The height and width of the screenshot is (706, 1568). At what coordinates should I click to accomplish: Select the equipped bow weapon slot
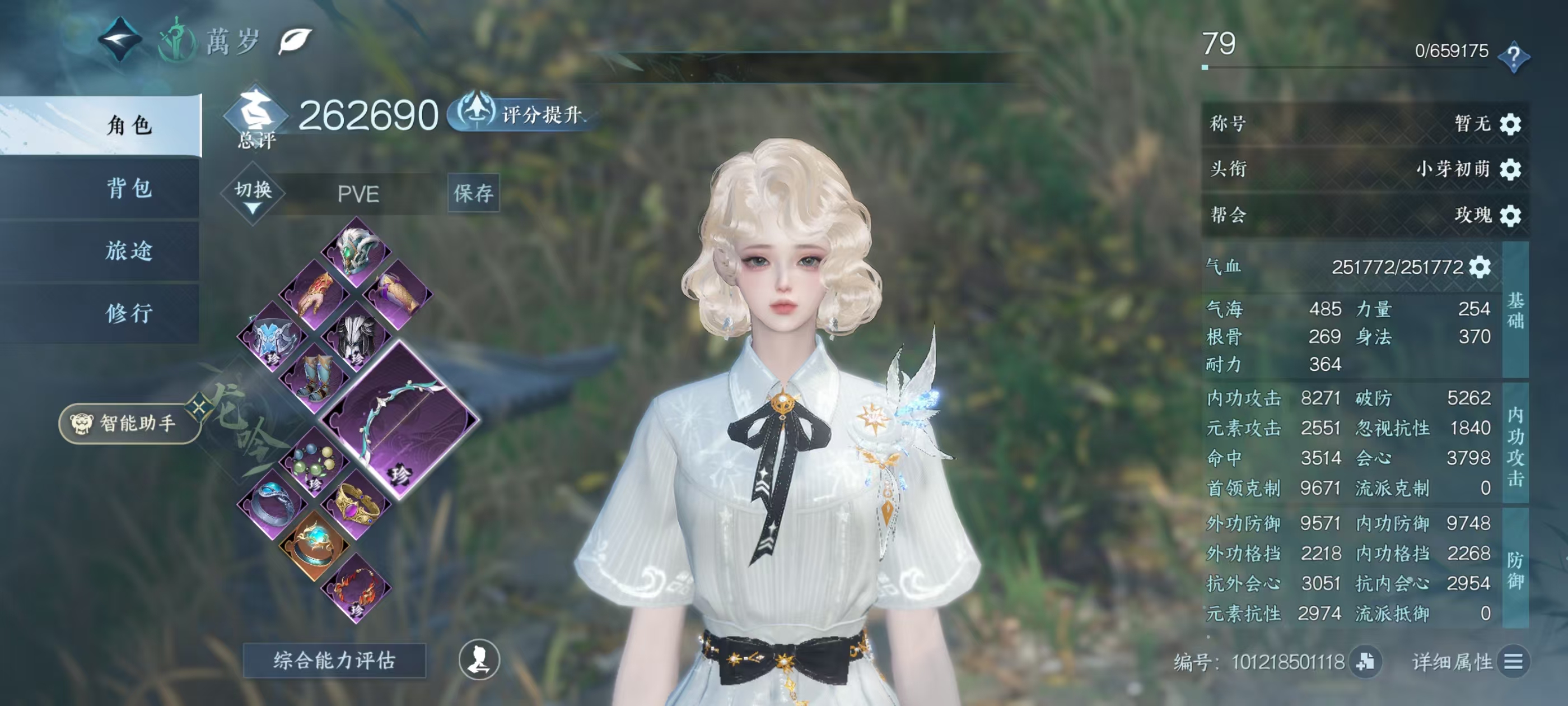click(399, 420)
